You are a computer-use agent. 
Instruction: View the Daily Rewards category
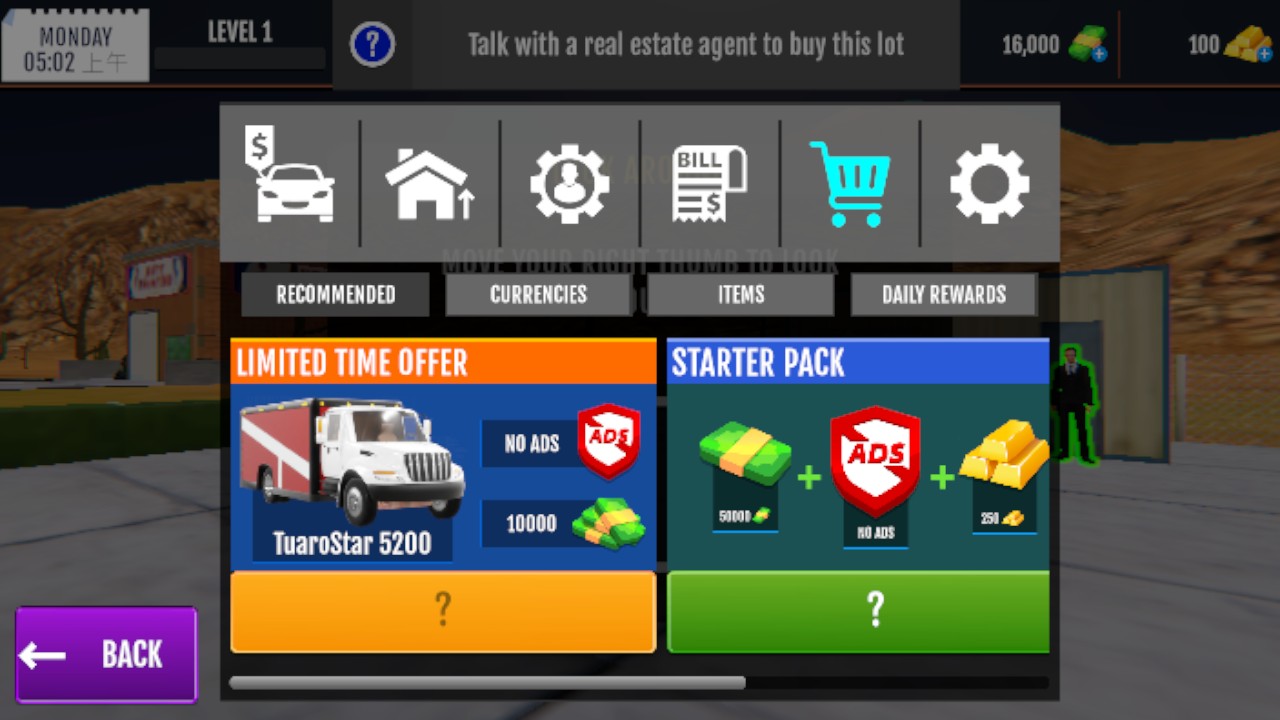point(943,295)
